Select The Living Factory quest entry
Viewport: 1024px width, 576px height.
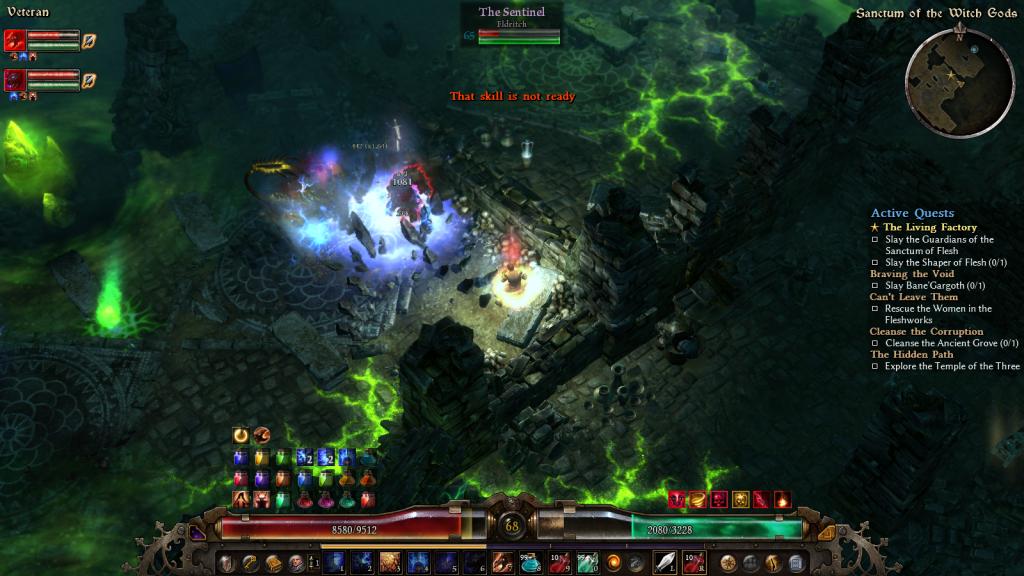930,227
